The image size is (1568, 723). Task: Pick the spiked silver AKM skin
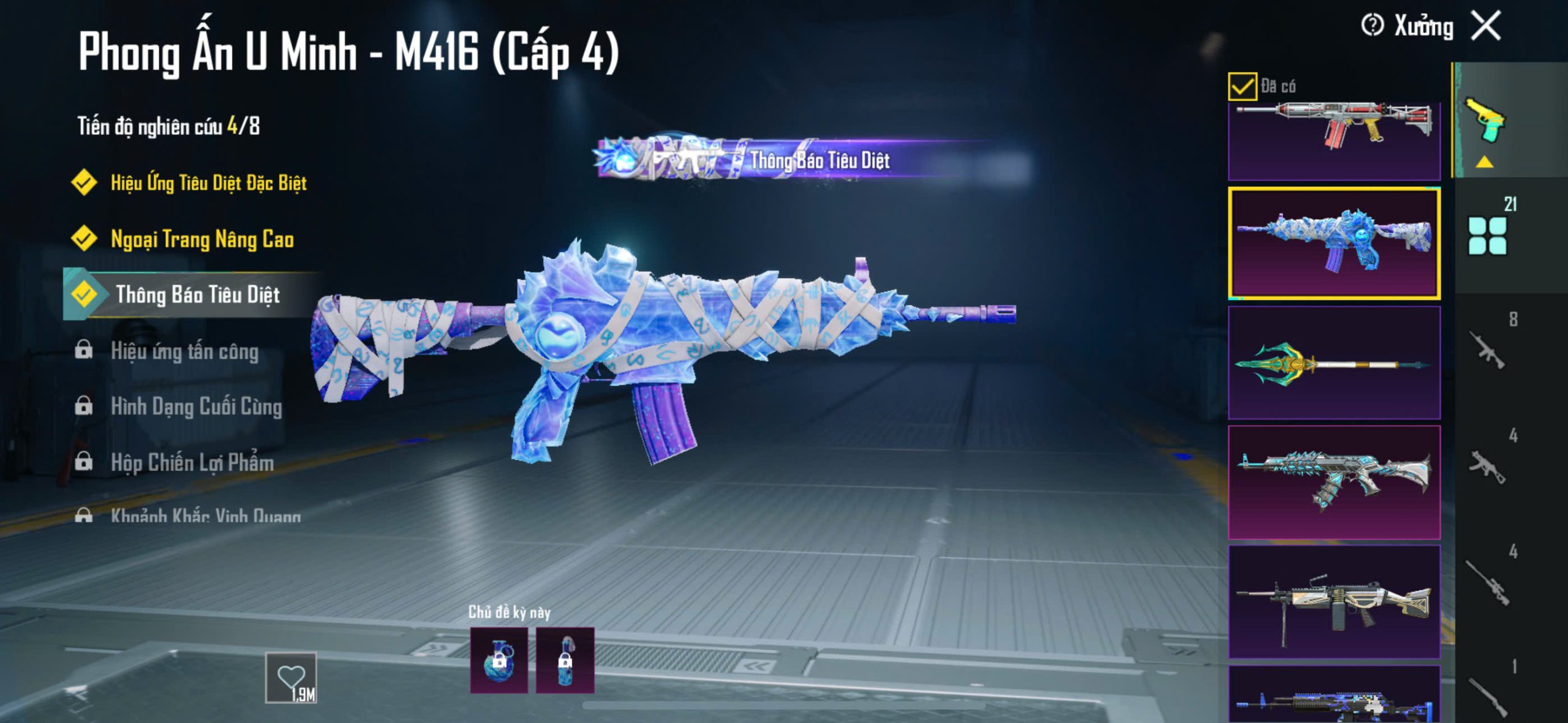[x=1334, y=482]
